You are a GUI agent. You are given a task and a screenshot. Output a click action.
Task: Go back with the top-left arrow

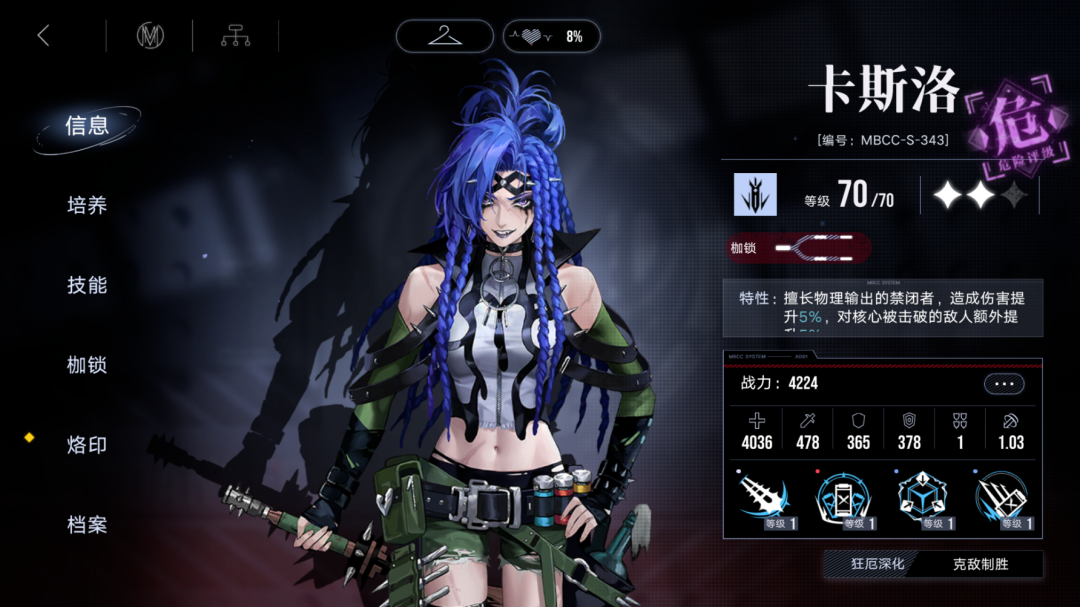[43, 36]
